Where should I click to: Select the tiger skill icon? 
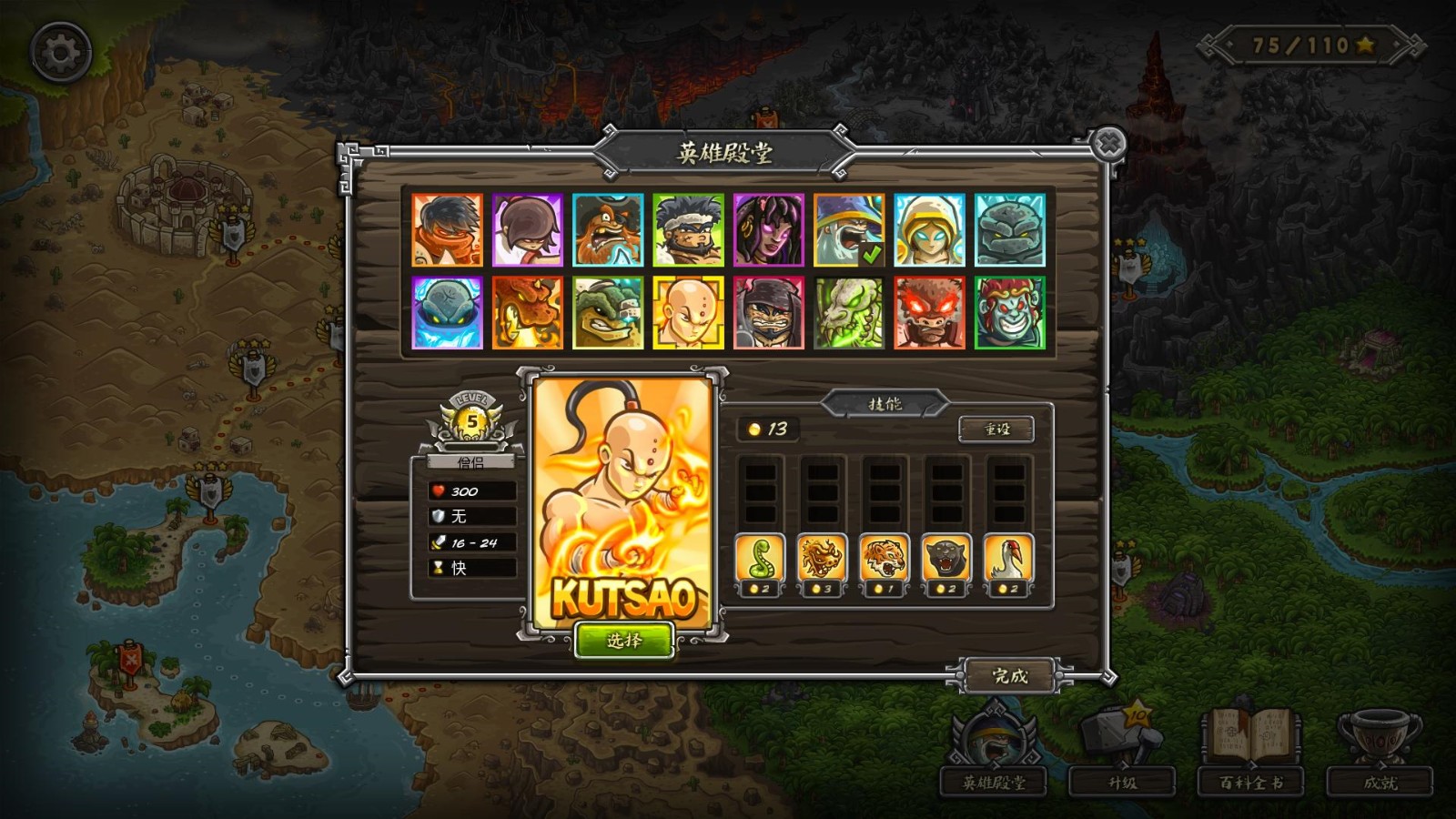(884, 559)
